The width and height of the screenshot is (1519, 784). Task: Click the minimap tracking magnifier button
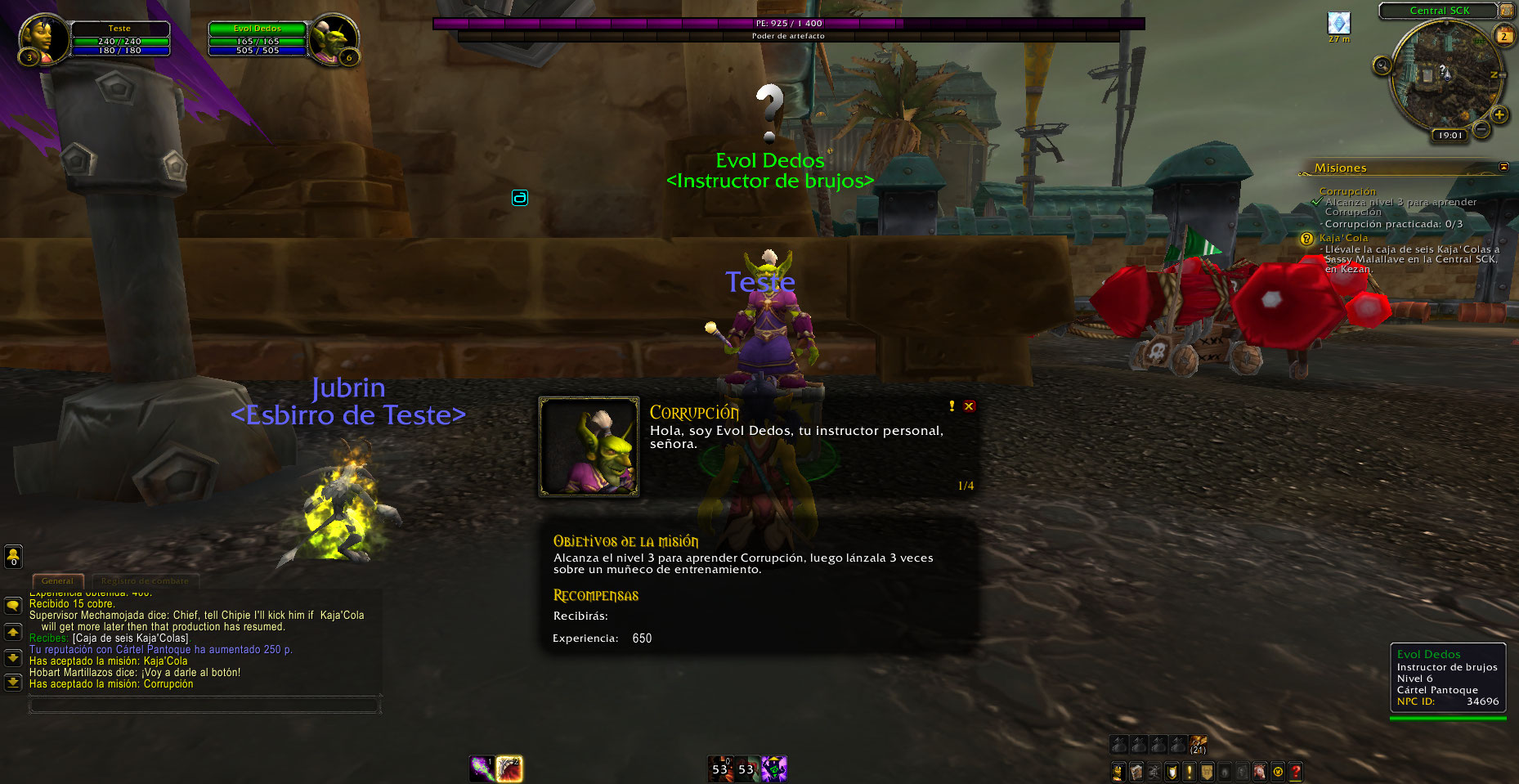point(1382,65)
